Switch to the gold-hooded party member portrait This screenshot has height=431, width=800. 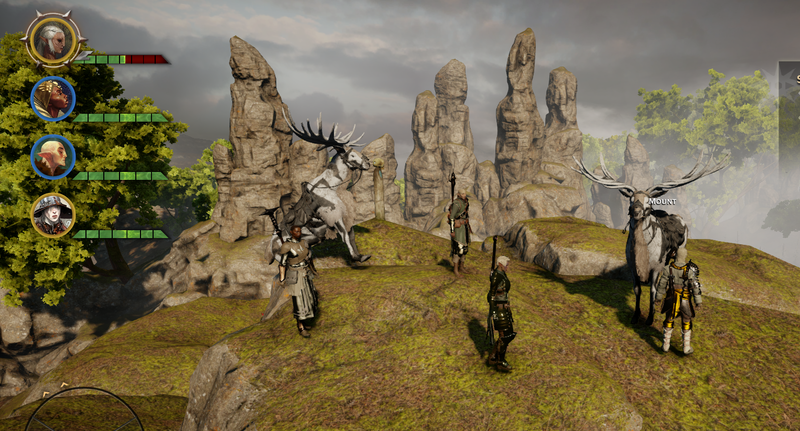point(53,98)
